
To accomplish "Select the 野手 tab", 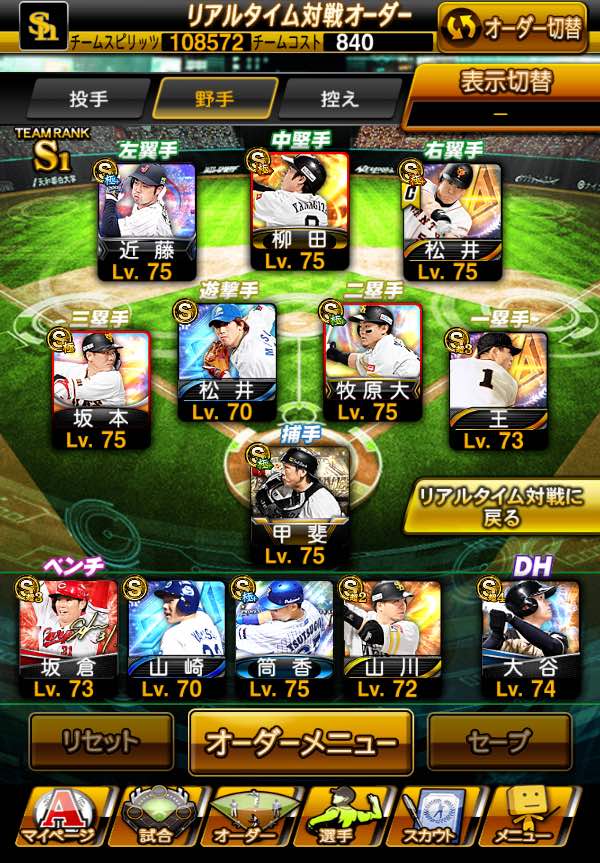I will [x=214, y=100].
